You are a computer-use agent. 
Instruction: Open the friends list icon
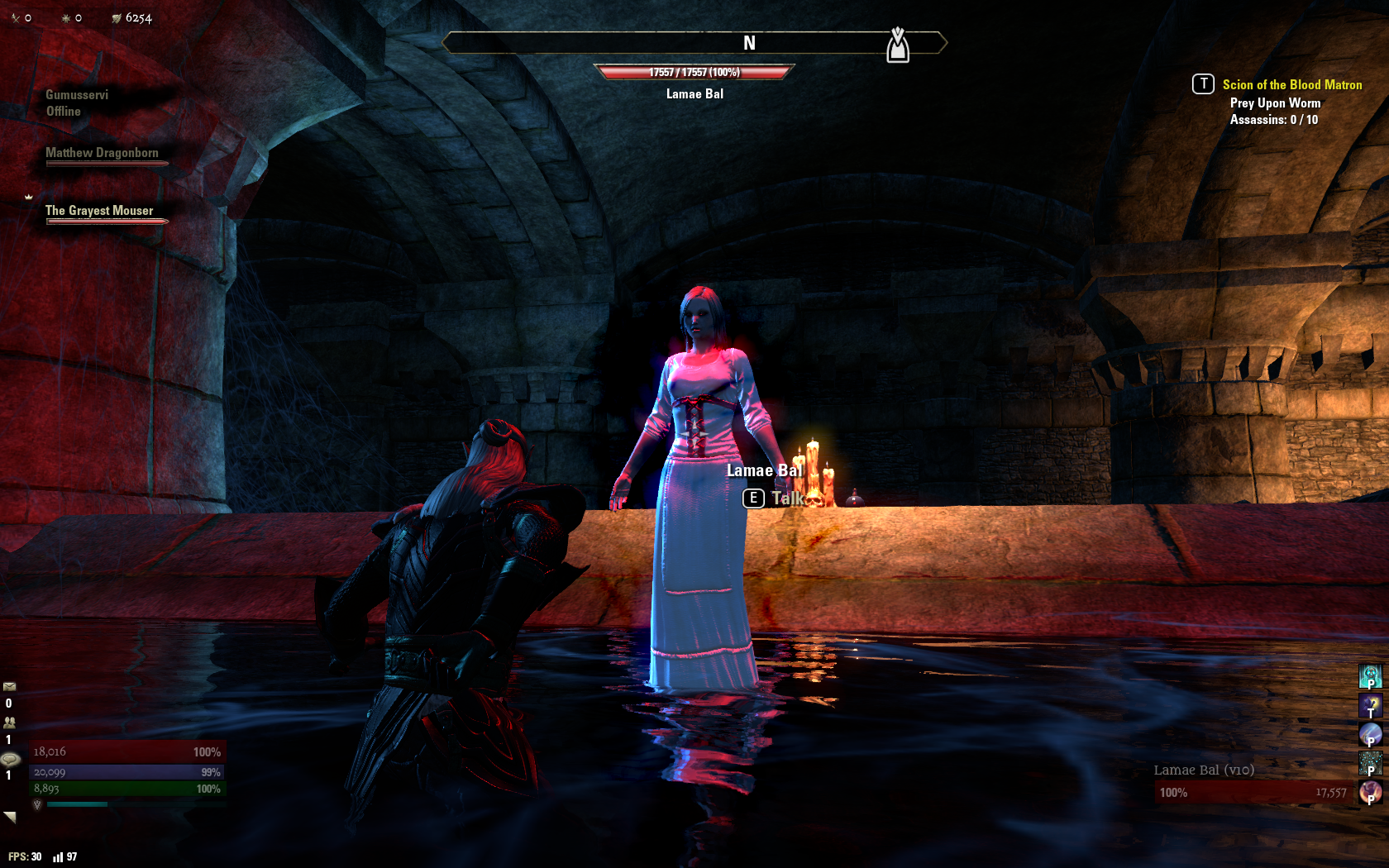point(9,722)
